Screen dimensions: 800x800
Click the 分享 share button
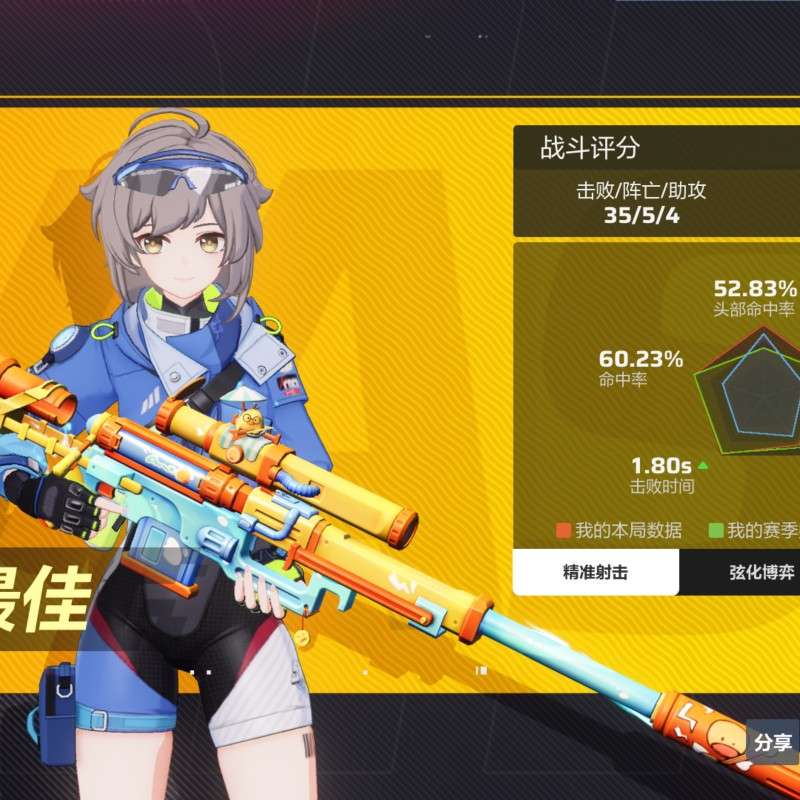(773, 742)
